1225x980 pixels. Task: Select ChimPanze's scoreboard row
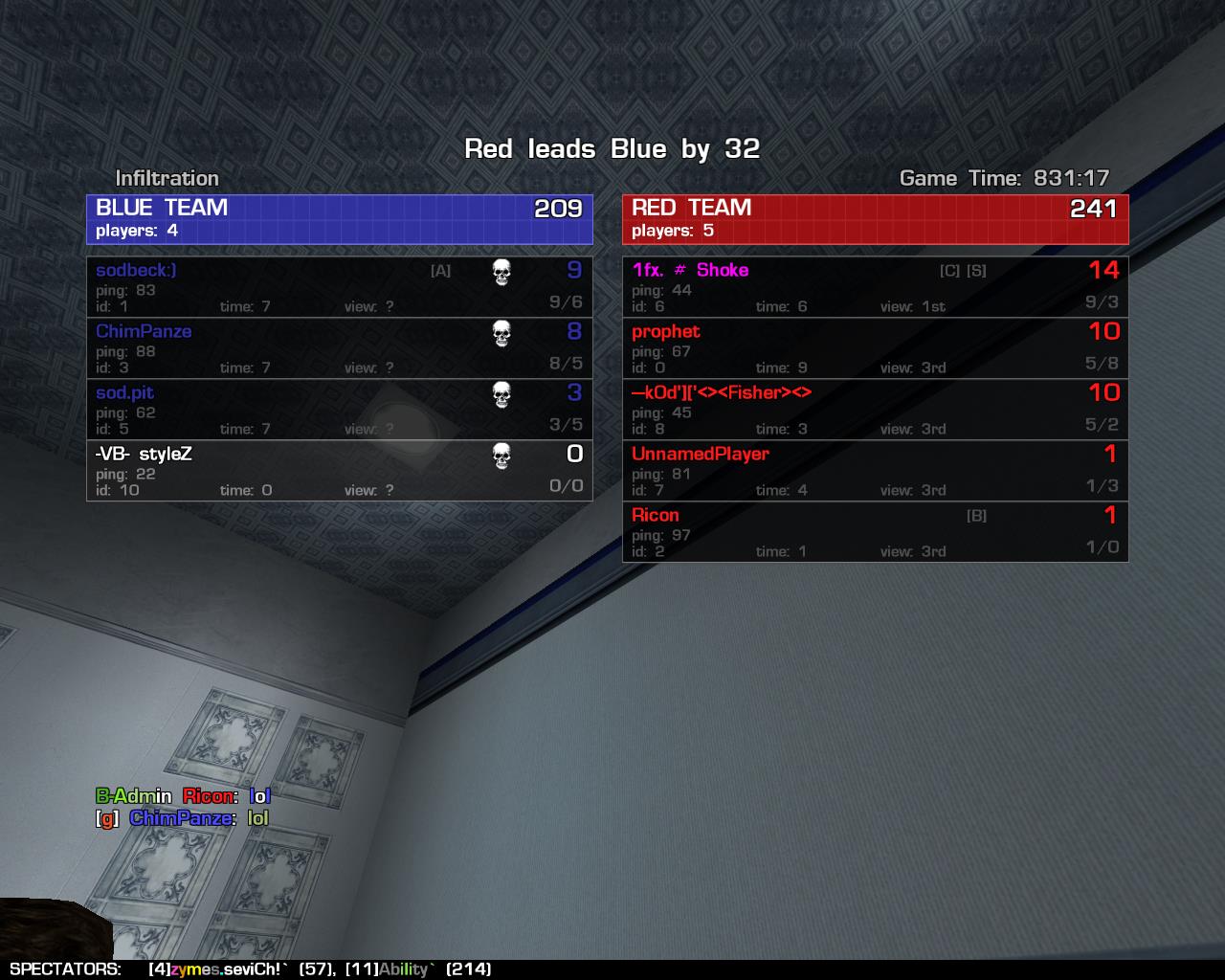click(x=339, y=347)
